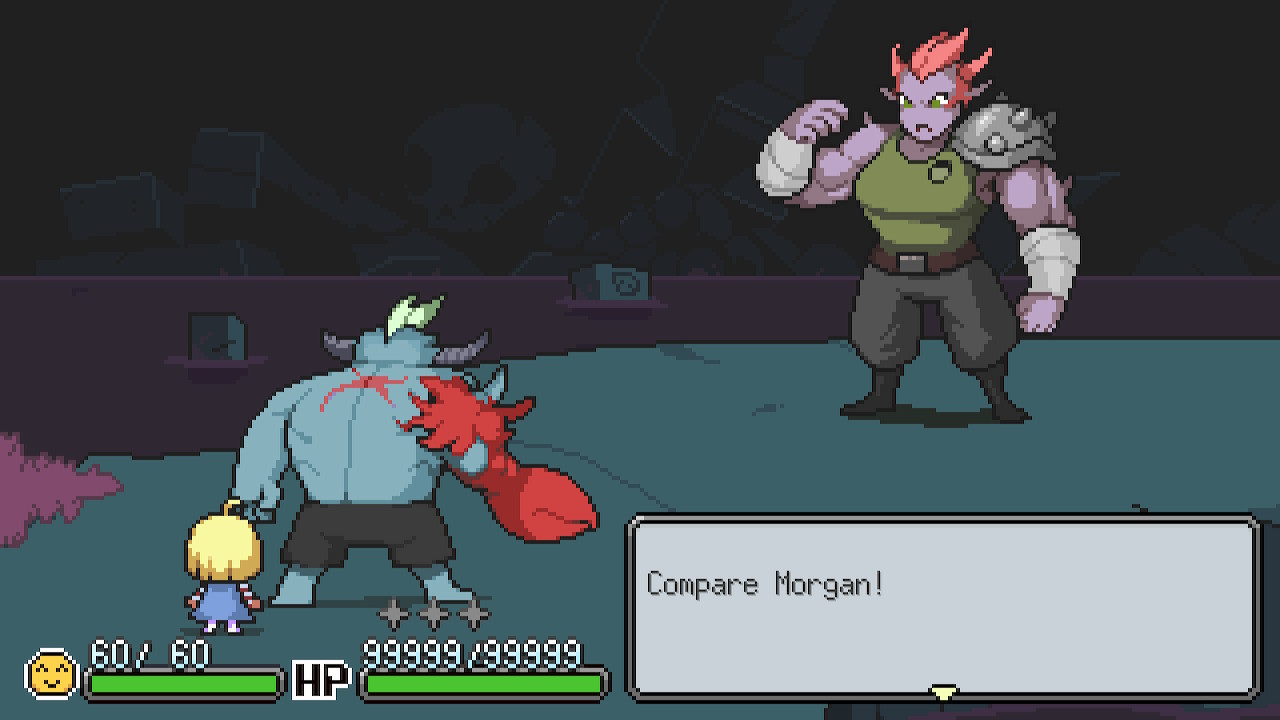Select the yellow smiley face party icon
The image size is (1280, 720).
click(52, 674)
